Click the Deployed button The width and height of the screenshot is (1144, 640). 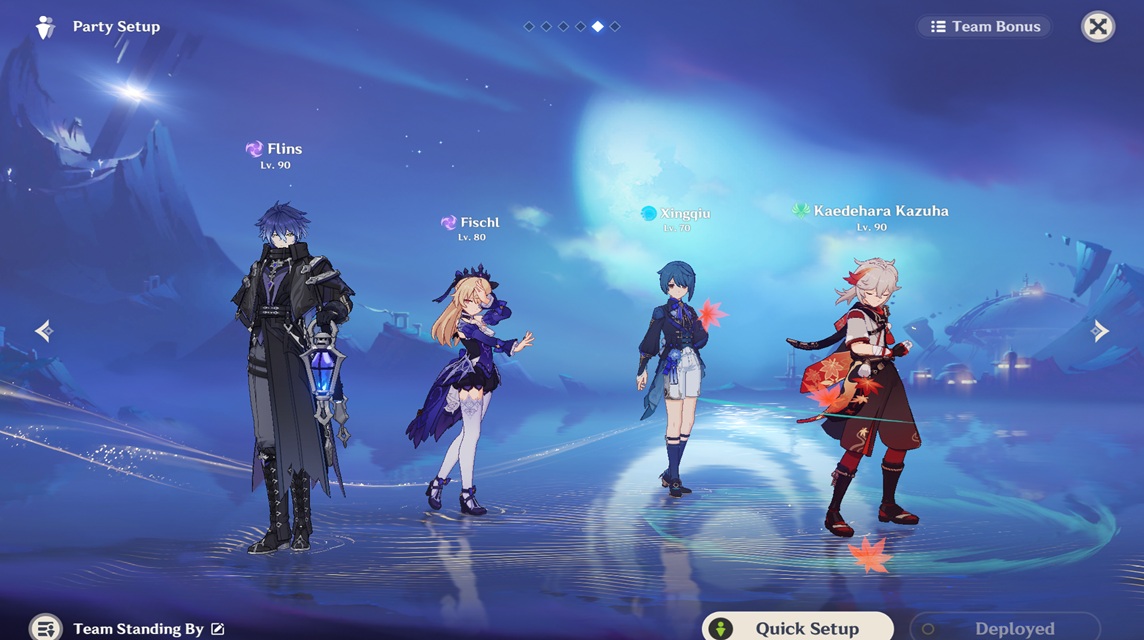(x=1004, y=627)
